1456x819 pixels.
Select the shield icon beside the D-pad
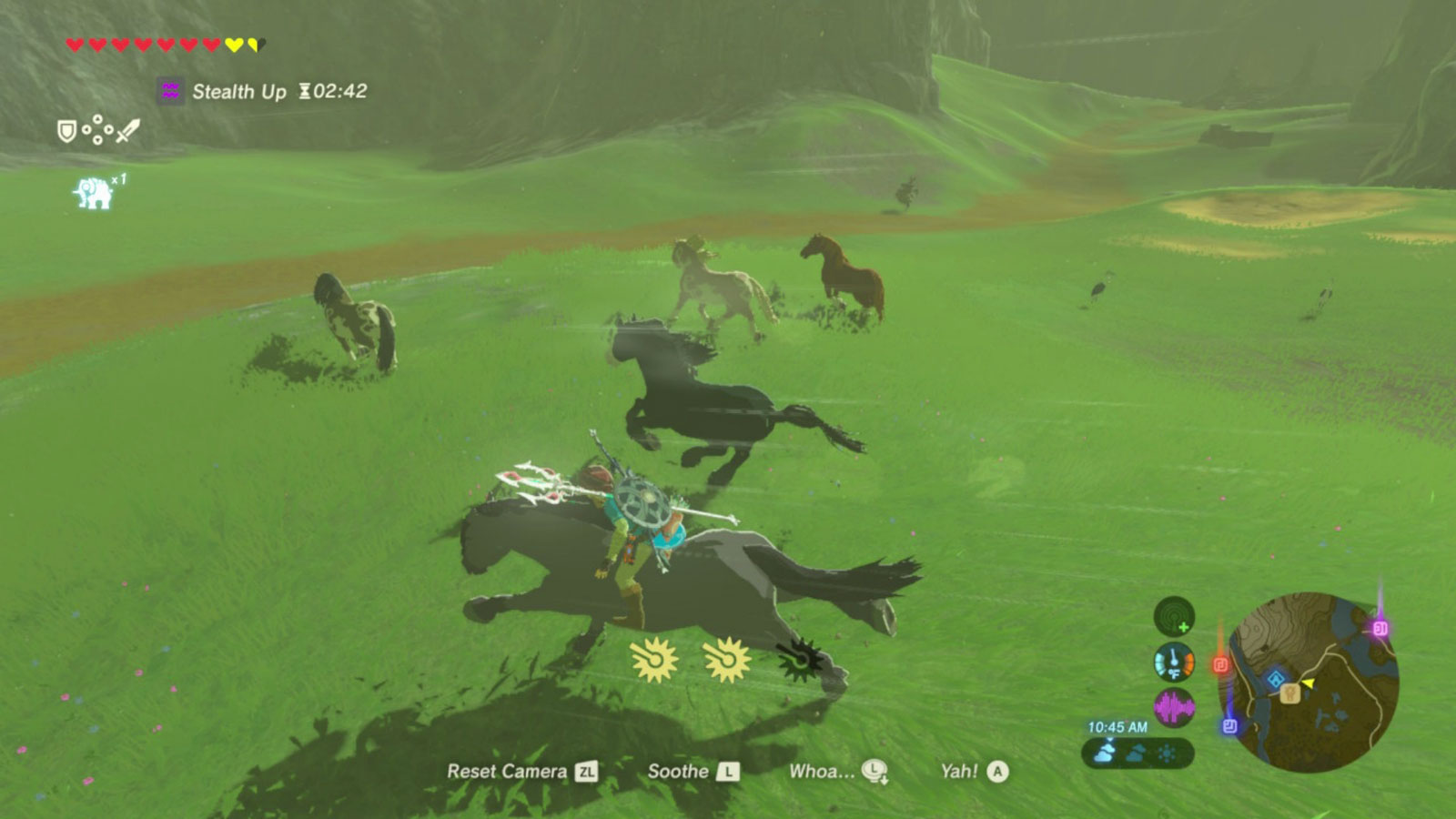click(66, 131)
